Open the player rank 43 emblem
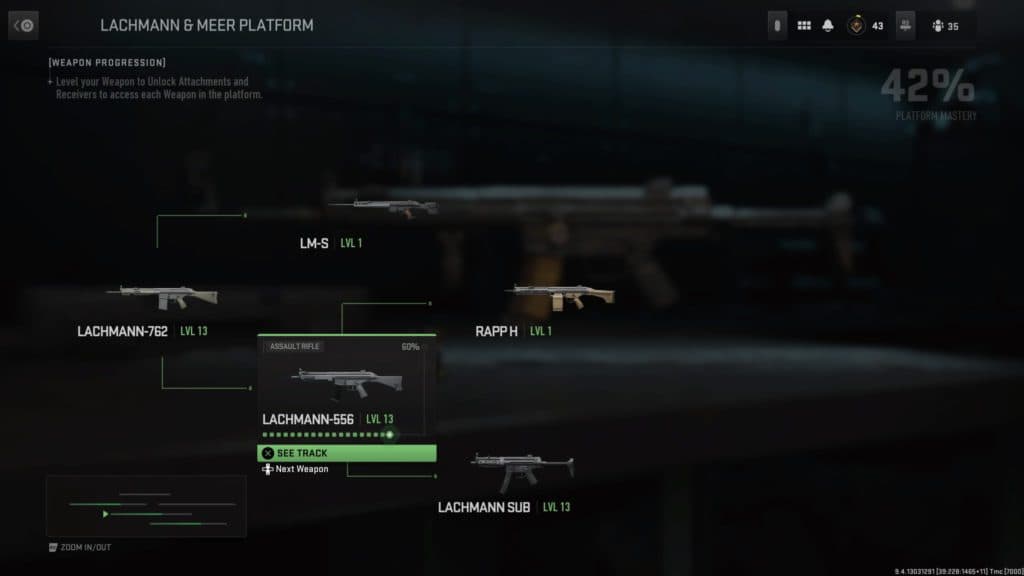The width and height of the screenshot is (1024, 576). tap(858, 26)
